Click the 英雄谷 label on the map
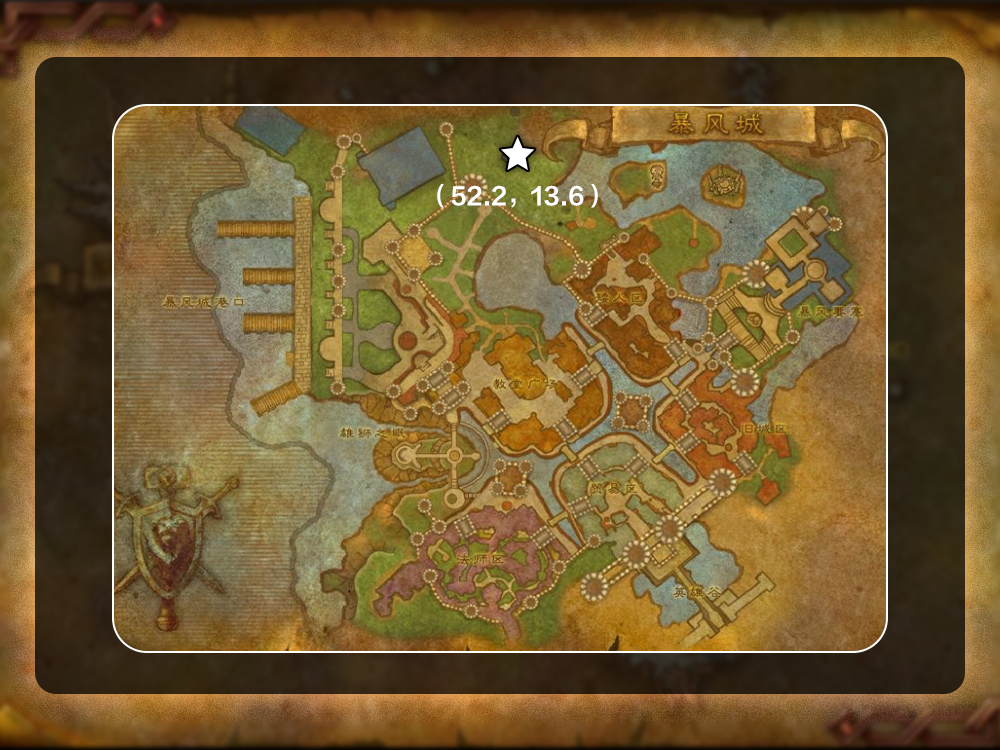1000x750 pixels. 696,591
